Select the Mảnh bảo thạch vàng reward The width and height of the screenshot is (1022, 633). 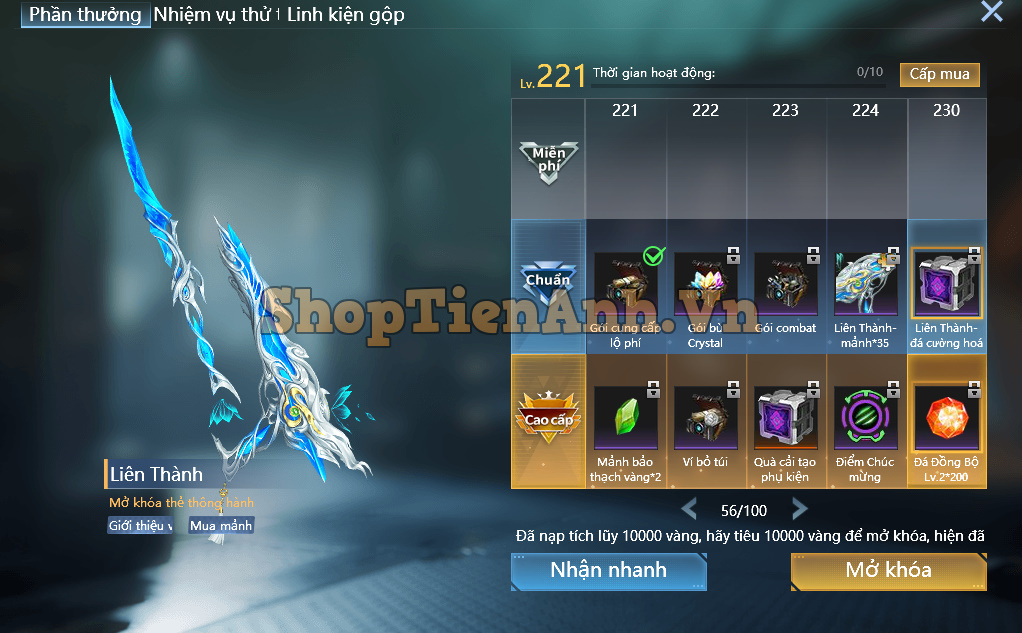[625, 420]
